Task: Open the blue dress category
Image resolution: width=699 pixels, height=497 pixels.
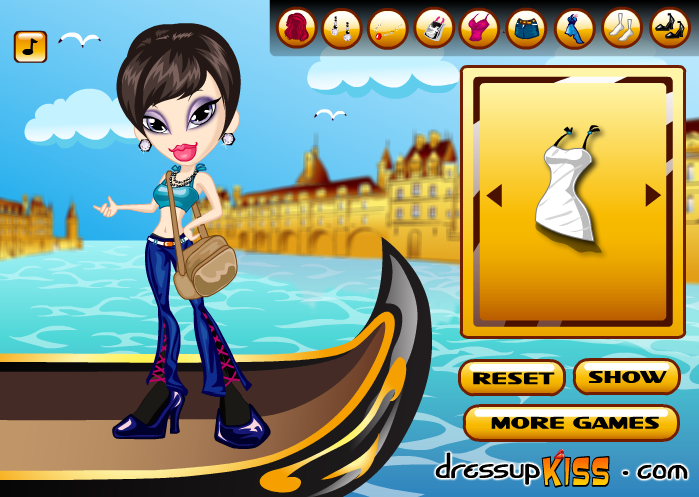Action: tap(575, 28)
